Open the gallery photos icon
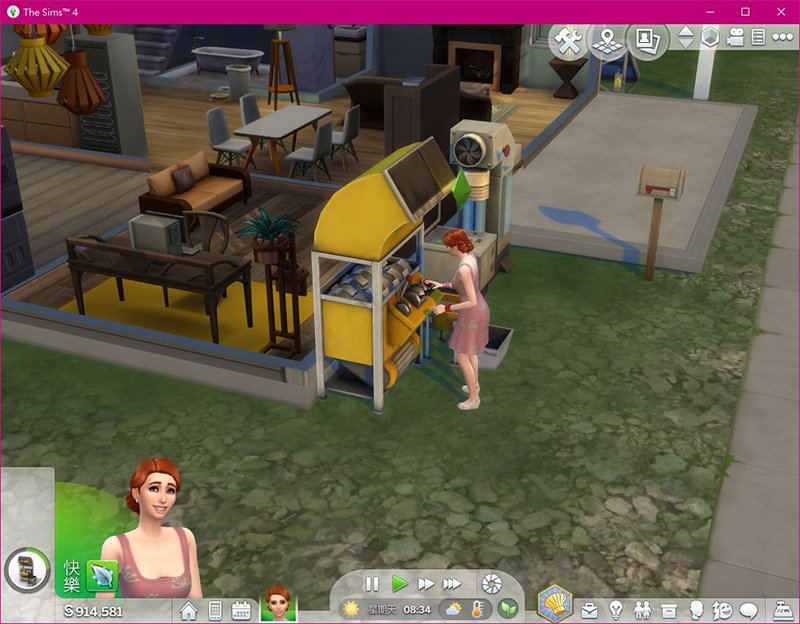Screen dimensions: 800x624 coord(645,40)
